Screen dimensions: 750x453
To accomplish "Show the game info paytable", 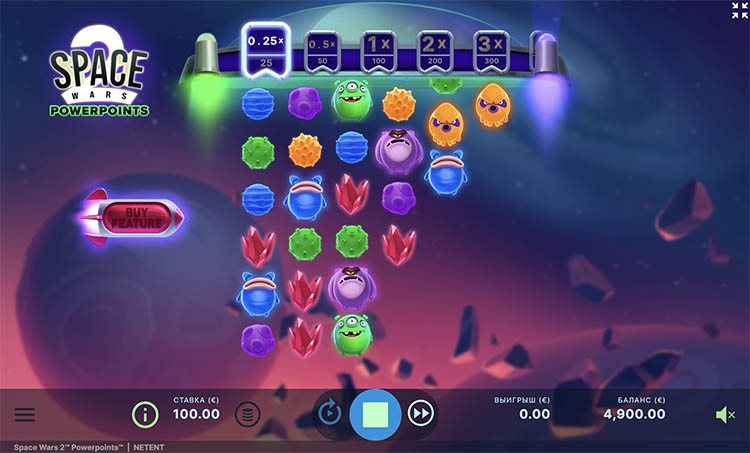I will pos(146,413).
